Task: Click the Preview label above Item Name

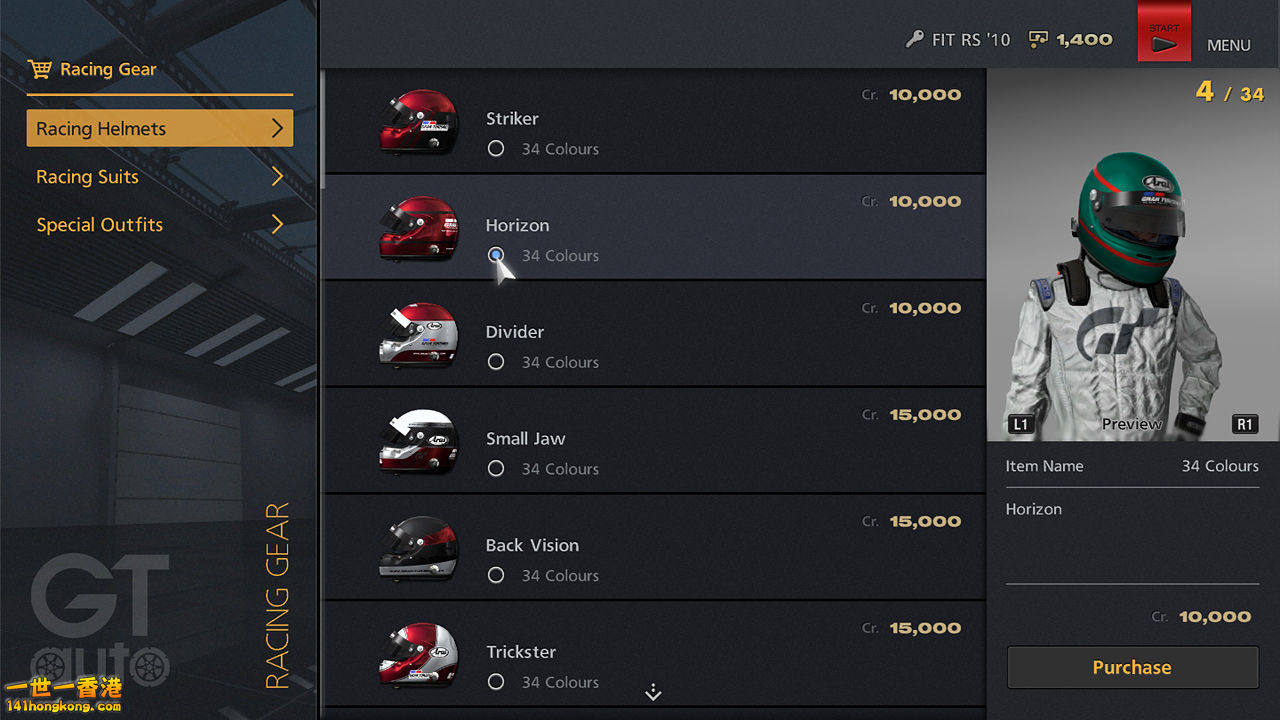Action: coord(1131,424)
